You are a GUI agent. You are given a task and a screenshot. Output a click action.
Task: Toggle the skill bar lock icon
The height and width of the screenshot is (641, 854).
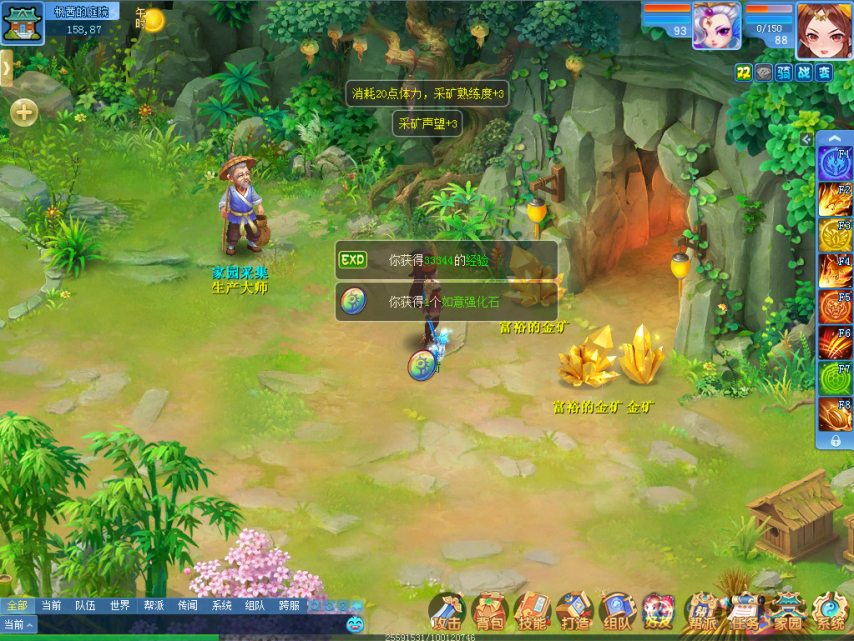pos(835,440)
